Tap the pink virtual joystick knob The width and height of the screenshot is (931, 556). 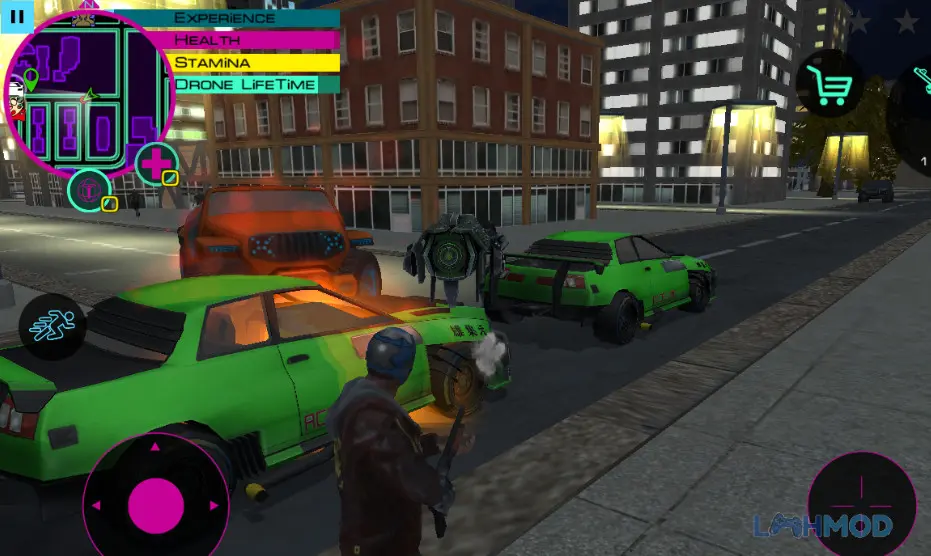click(153, 502)
